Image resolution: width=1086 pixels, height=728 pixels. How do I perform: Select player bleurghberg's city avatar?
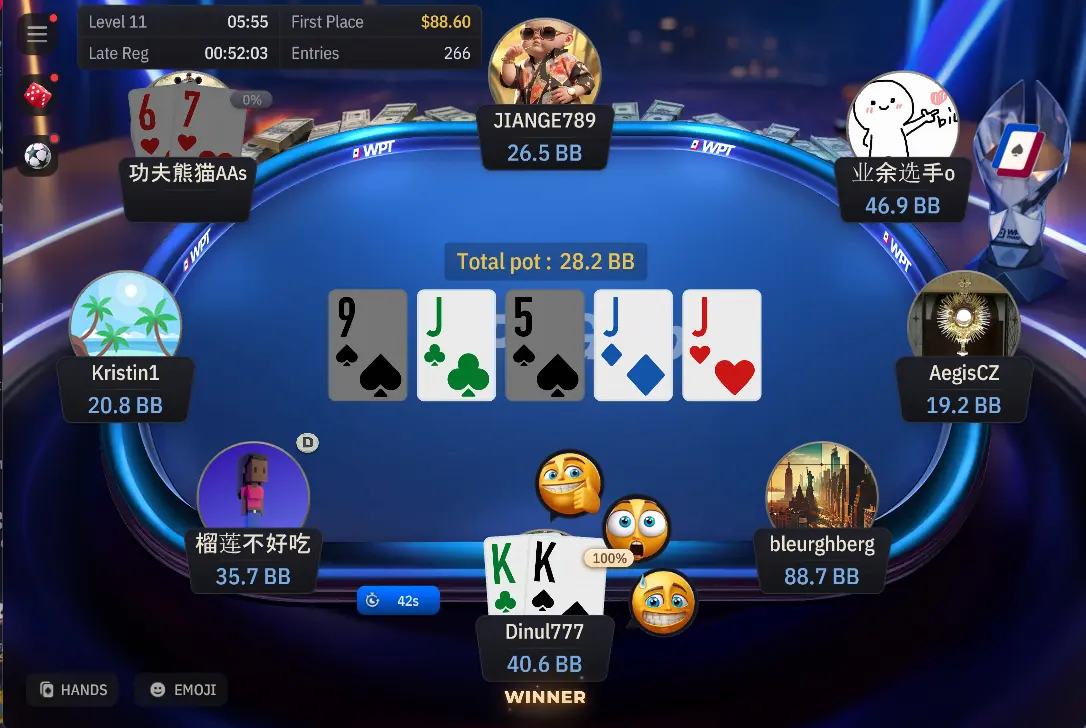821,490
